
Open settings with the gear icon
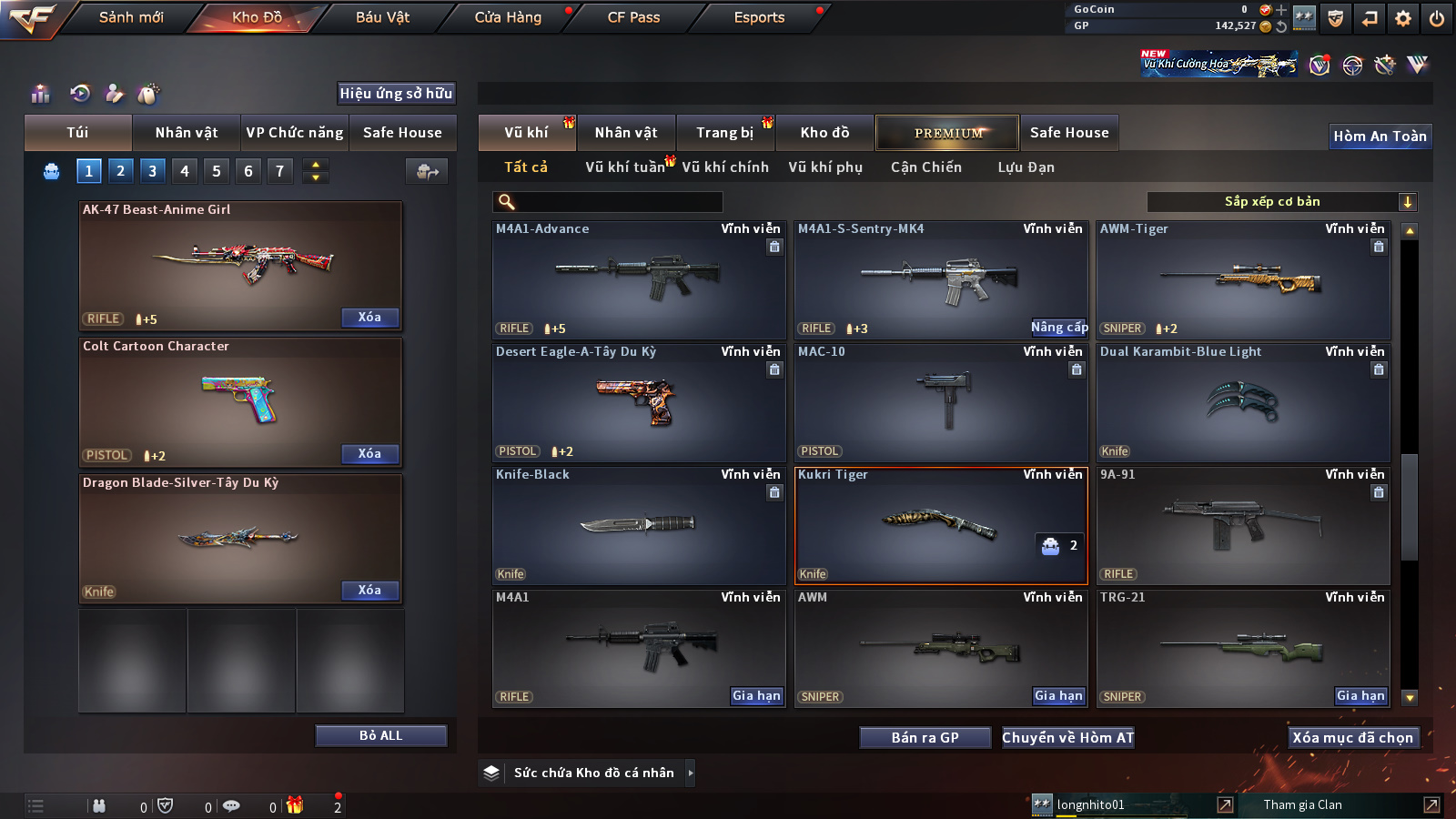(x=1403, y=18)
